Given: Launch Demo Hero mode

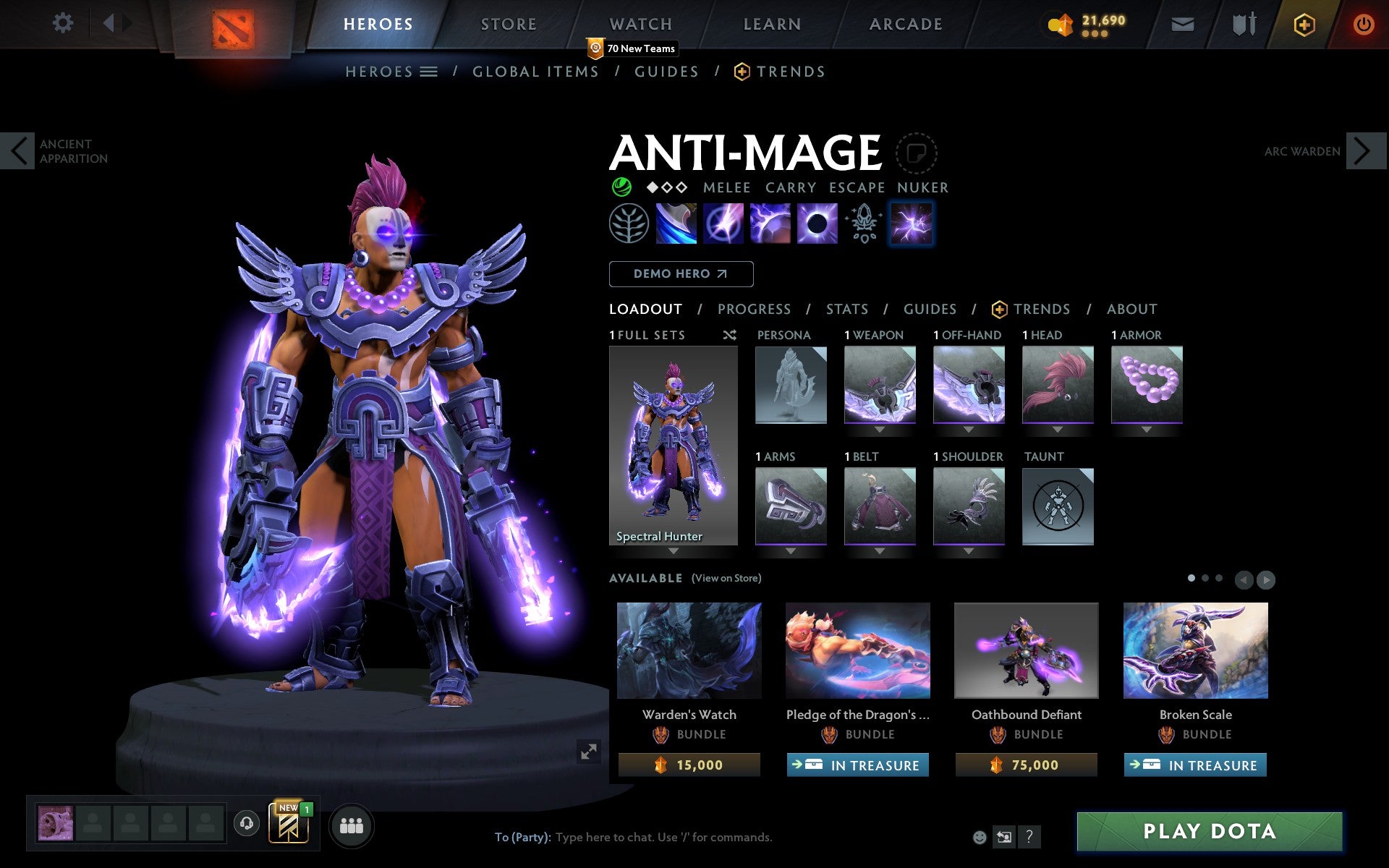Looking at the screenshot, I should pyautogui.click(x=681, y=274).
